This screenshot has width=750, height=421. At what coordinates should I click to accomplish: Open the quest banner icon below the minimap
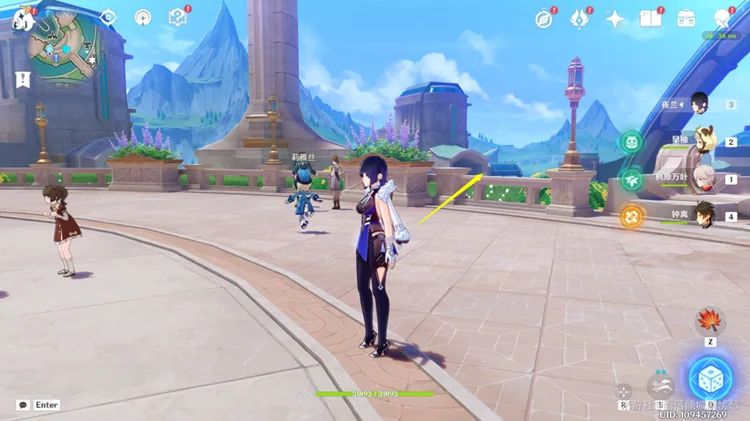(x=22, y=78)
